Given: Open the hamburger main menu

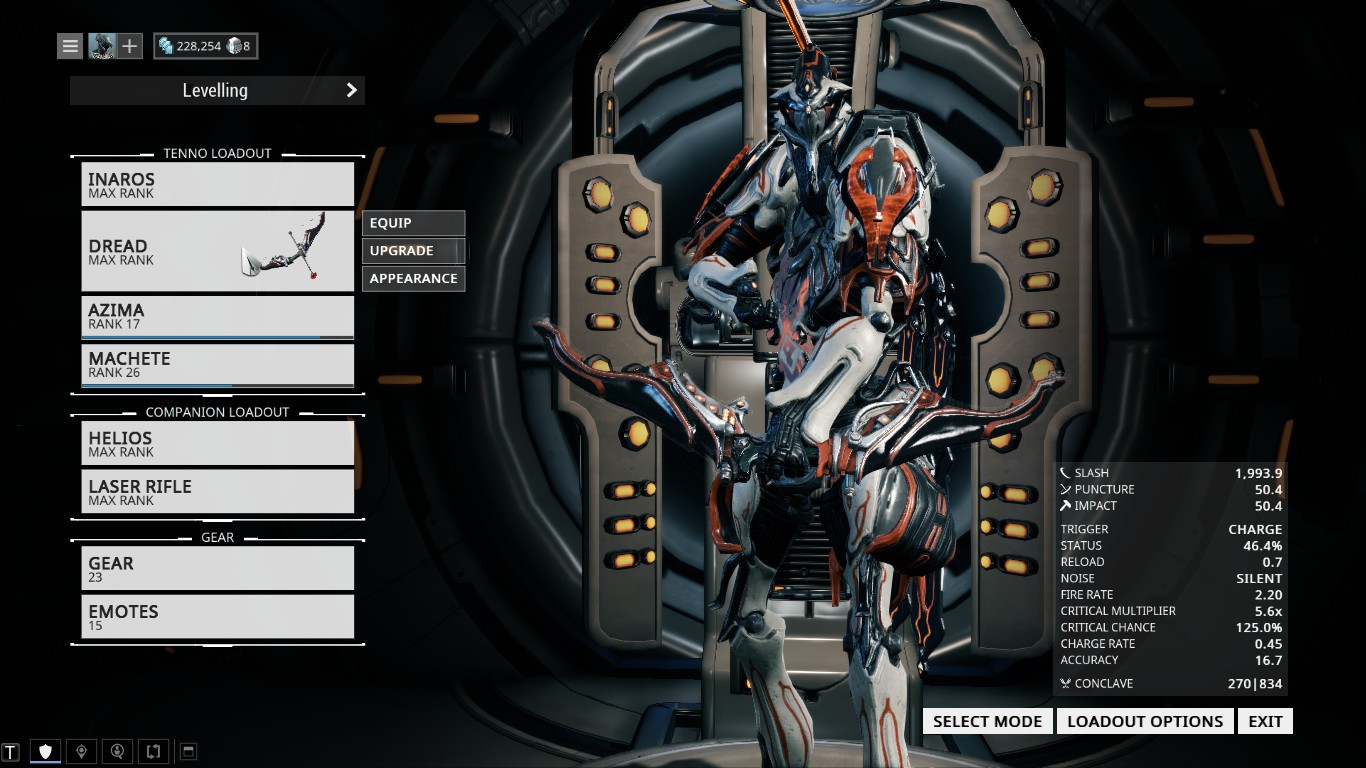Looking at the screenshot, I should tap(70, 46).
